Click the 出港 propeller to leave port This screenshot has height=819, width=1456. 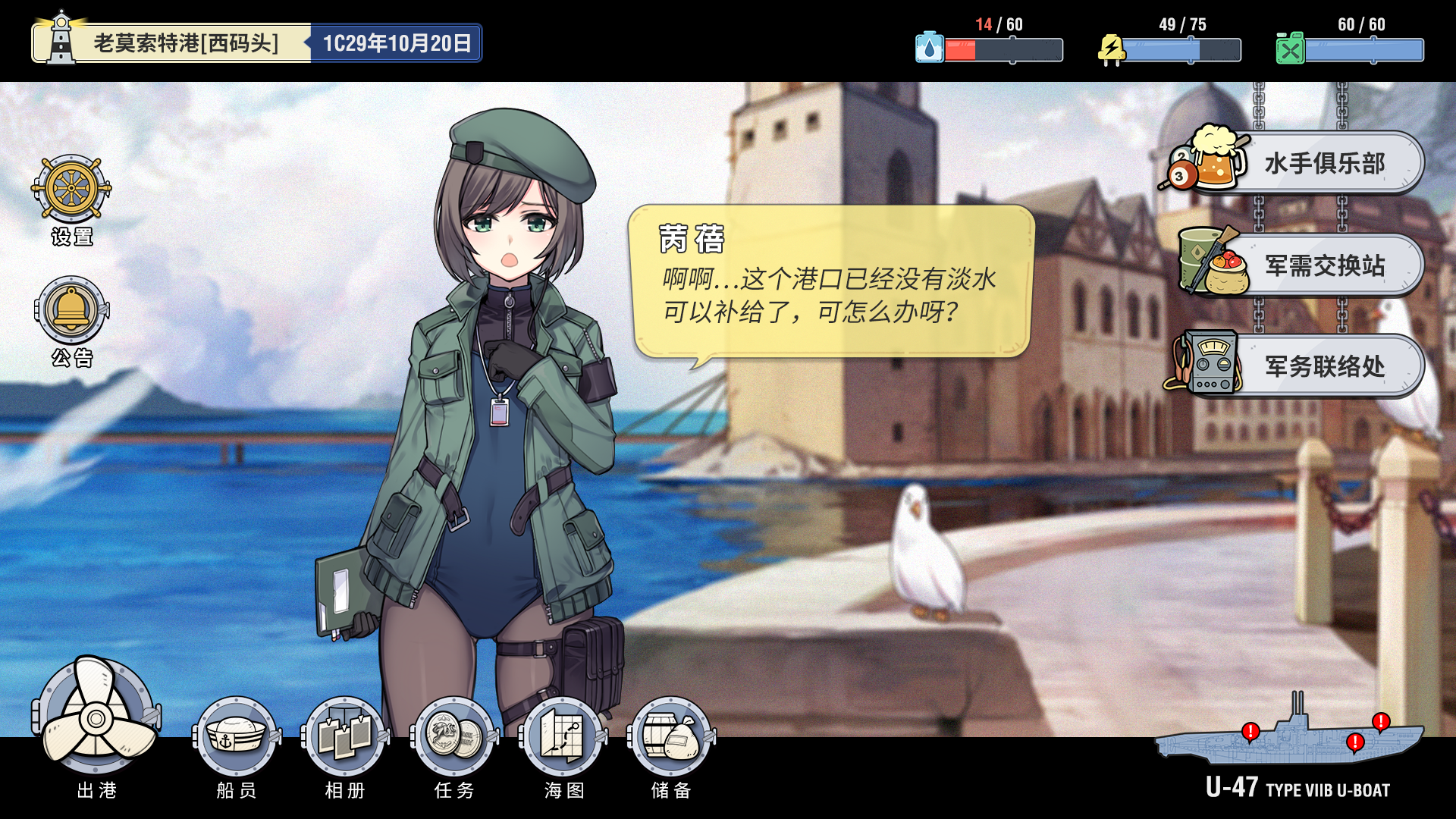tap(96, 717)
